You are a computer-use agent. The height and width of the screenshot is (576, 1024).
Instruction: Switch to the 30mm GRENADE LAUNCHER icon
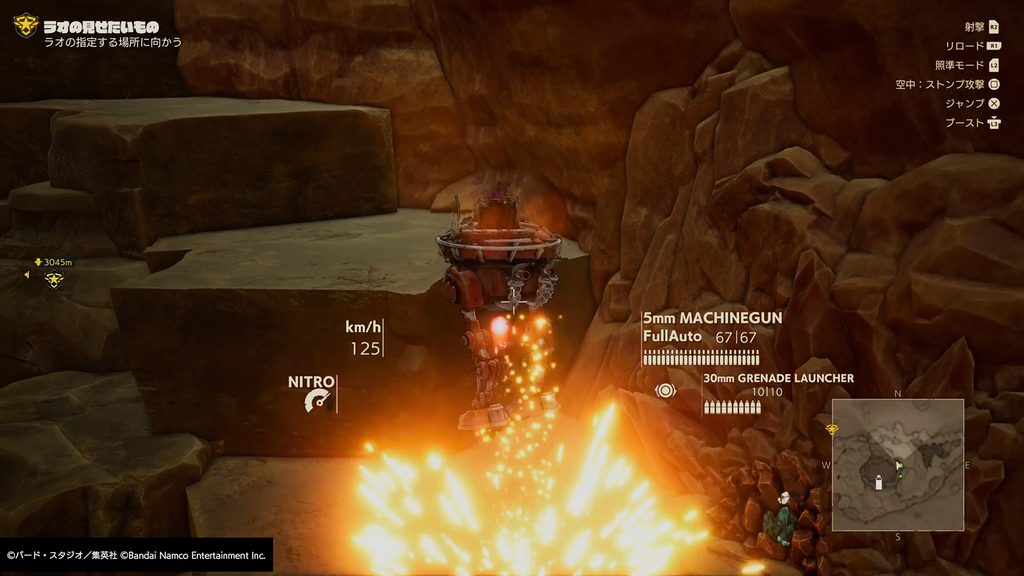(662, 391)
